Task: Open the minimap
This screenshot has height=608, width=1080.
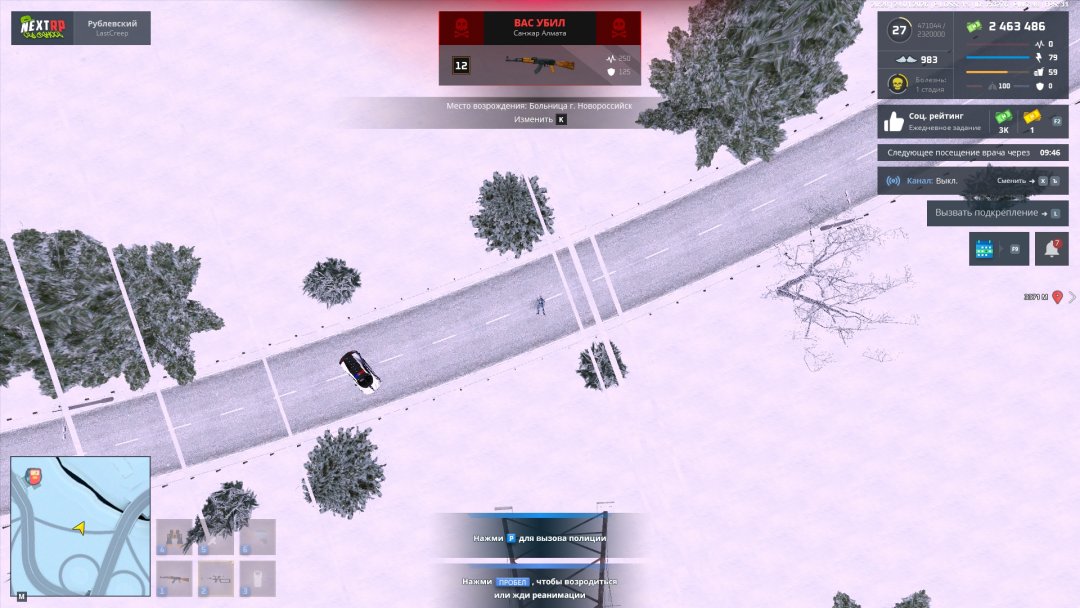Action: point(80,525)
